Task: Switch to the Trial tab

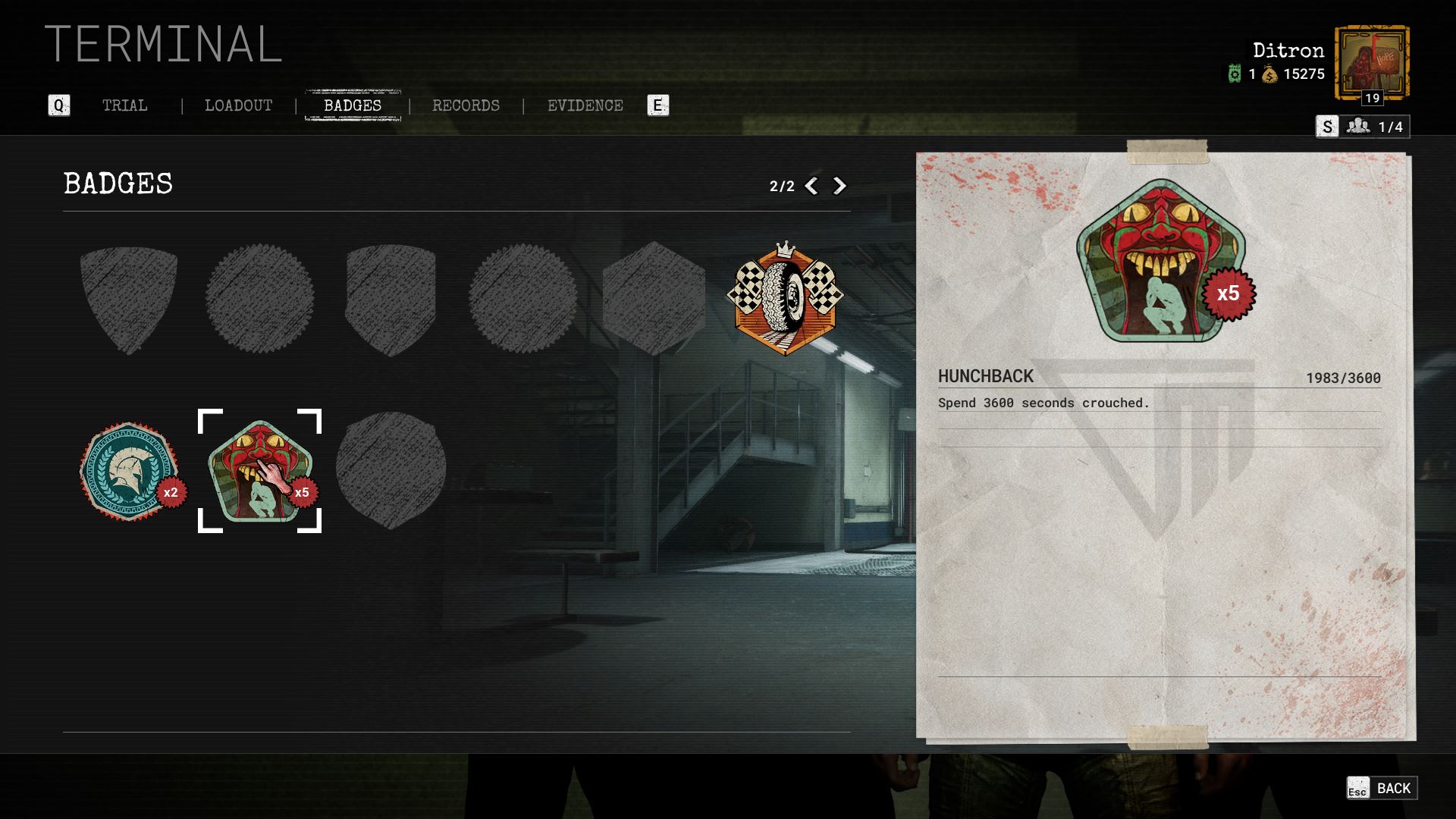Action: point(125,106)
